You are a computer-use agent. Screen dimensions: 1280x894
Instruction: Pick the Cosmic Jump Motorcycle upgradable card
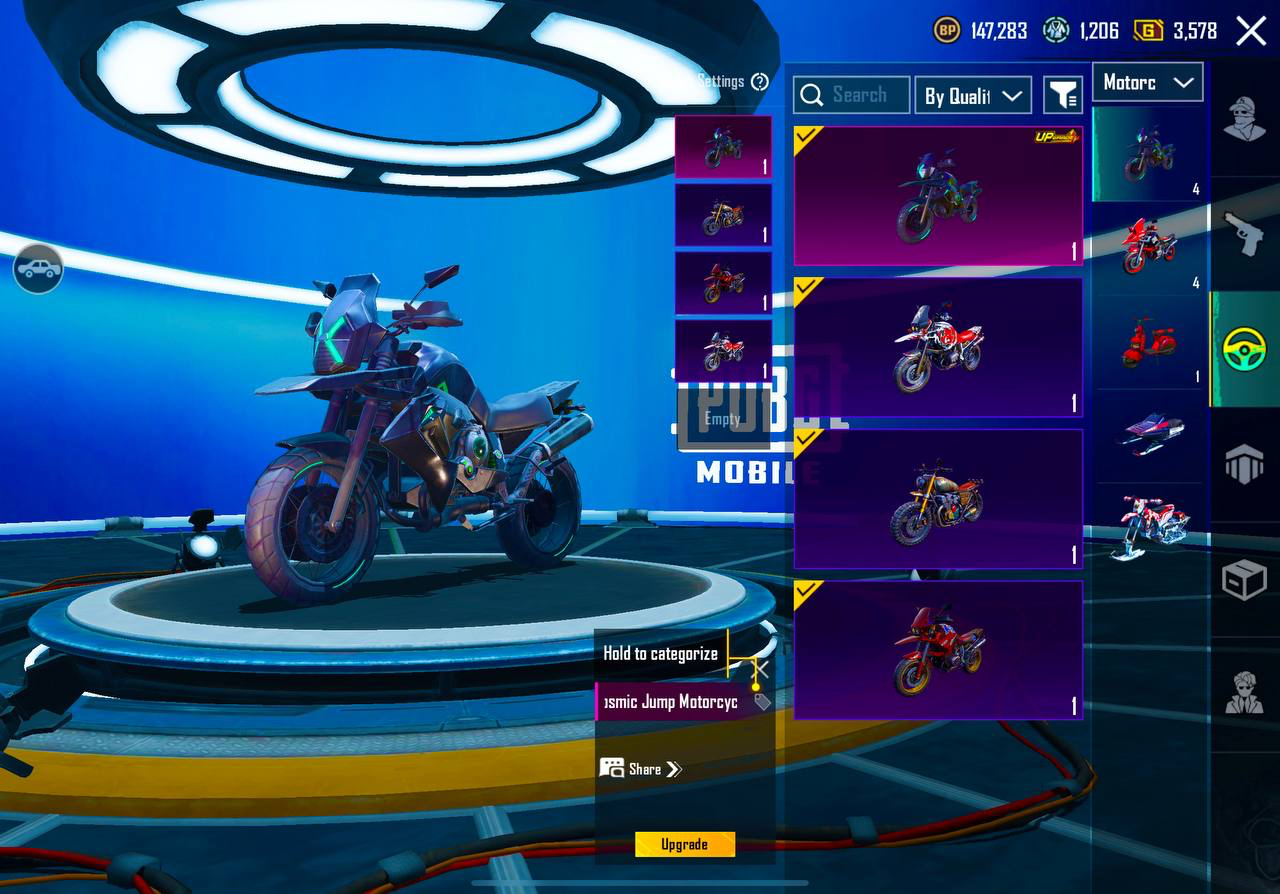[938, 196]
